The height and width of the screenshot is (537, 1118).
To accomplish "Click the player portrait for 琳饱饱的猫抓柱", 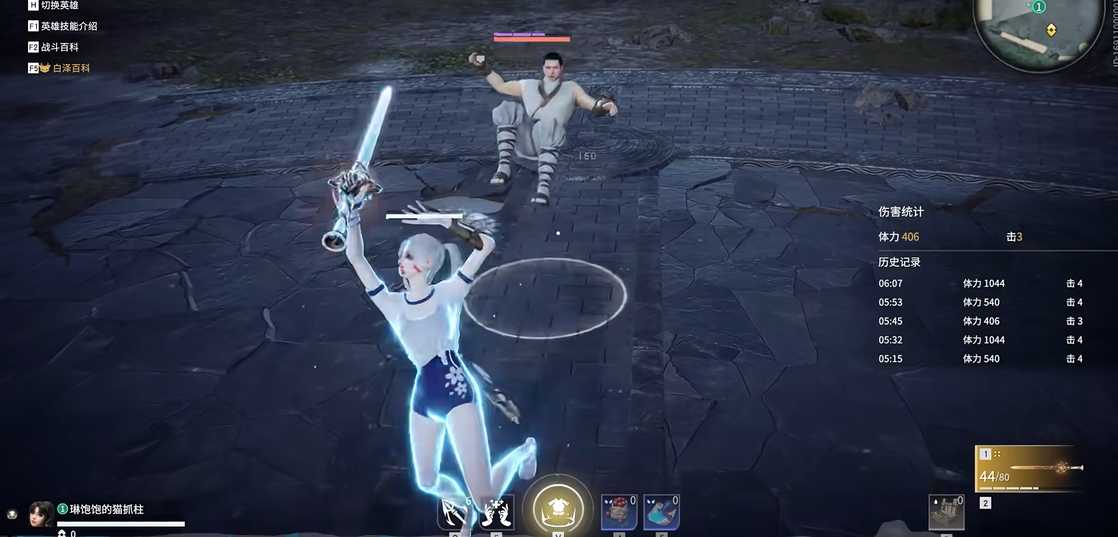I will (x=42, y=513).
